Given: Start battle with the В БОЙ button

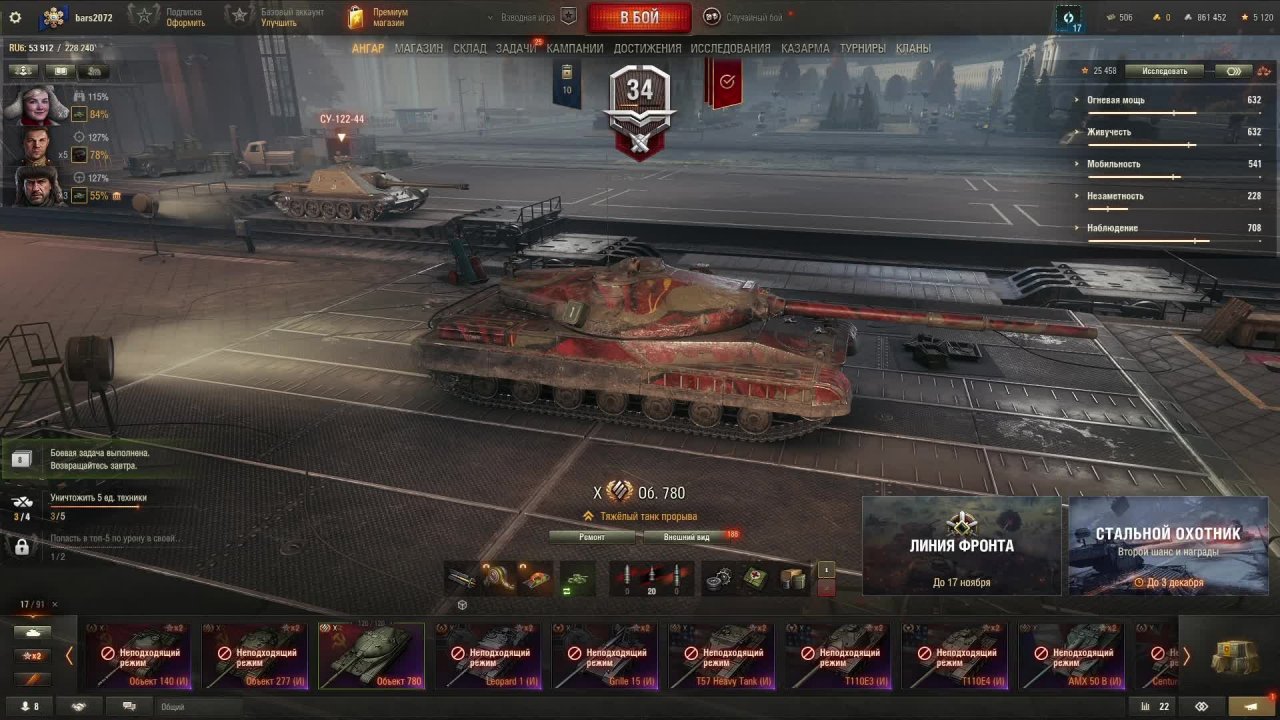Looking at the screenshot, I should click(639, 18).
